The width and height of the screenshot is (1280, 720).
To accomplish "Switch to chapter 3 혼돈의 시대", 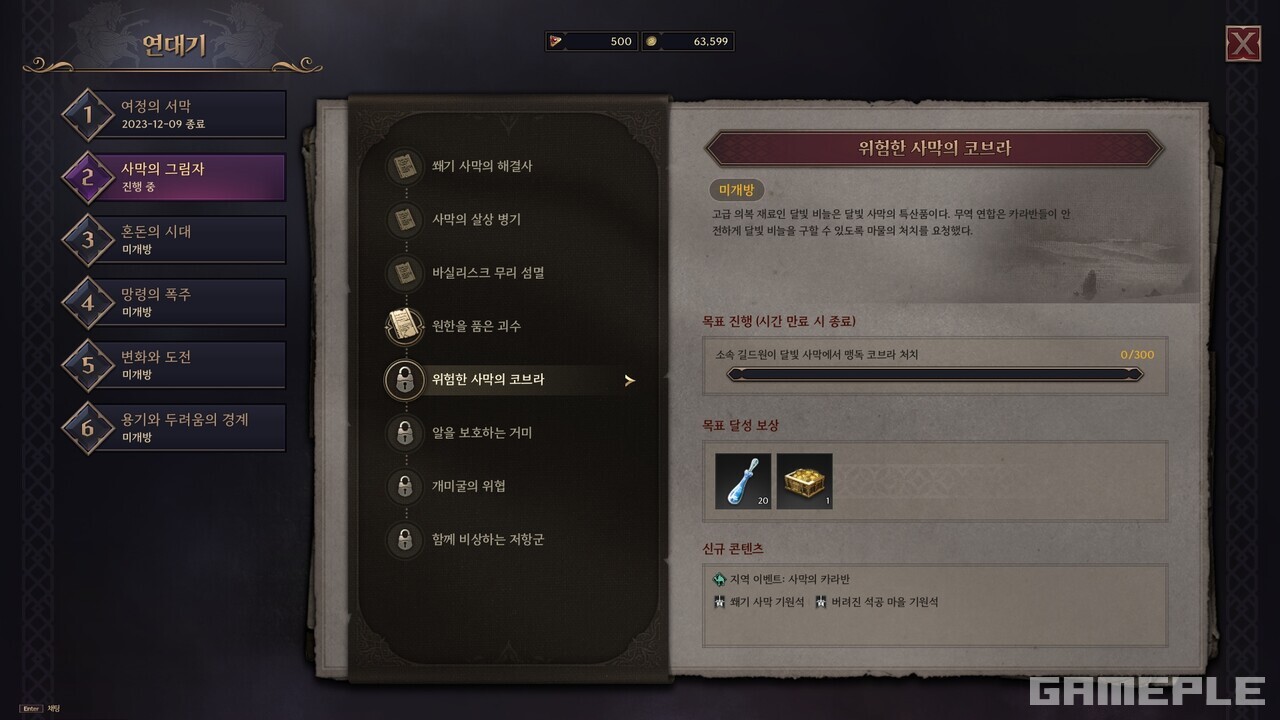I will pos(174,239).
